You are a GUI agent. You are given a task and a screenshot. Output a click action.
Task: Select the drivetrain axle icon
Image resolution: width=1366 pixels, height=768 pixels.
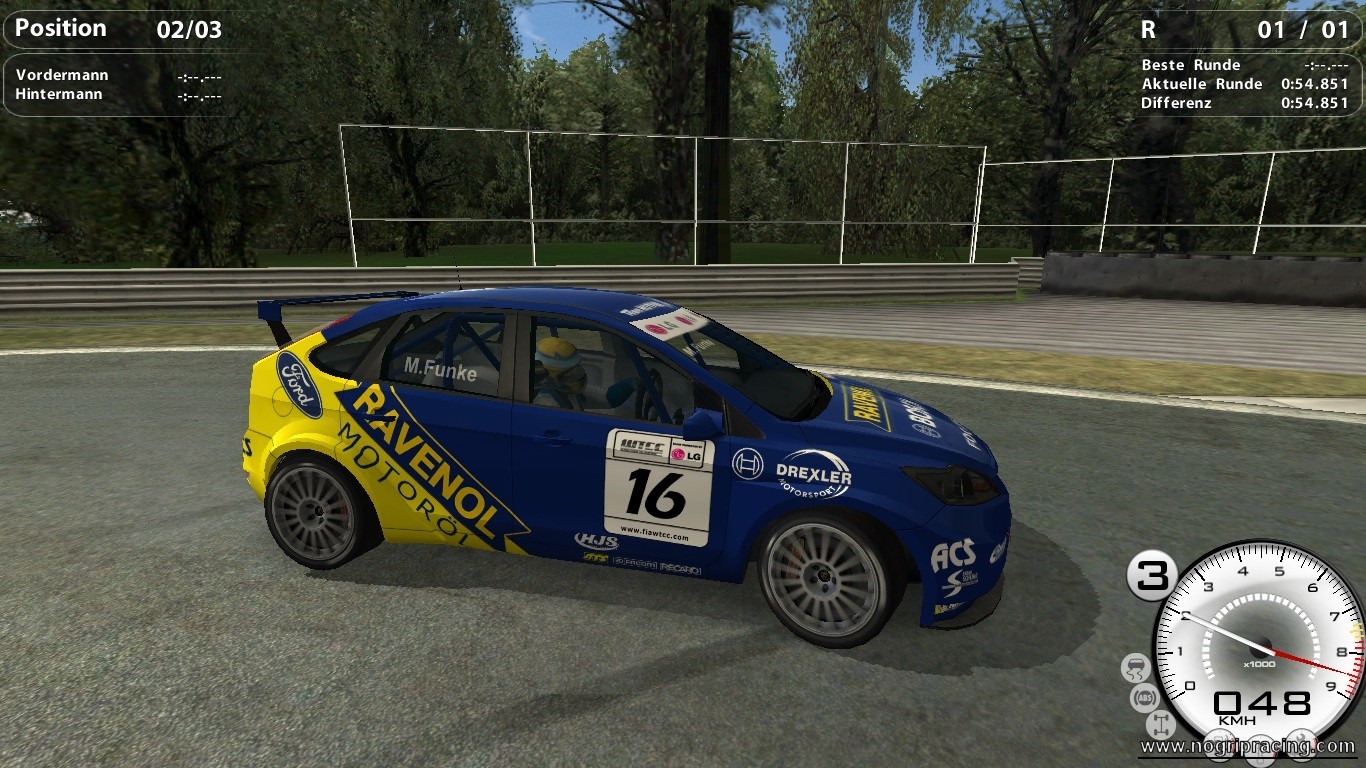coord(1161,724)
